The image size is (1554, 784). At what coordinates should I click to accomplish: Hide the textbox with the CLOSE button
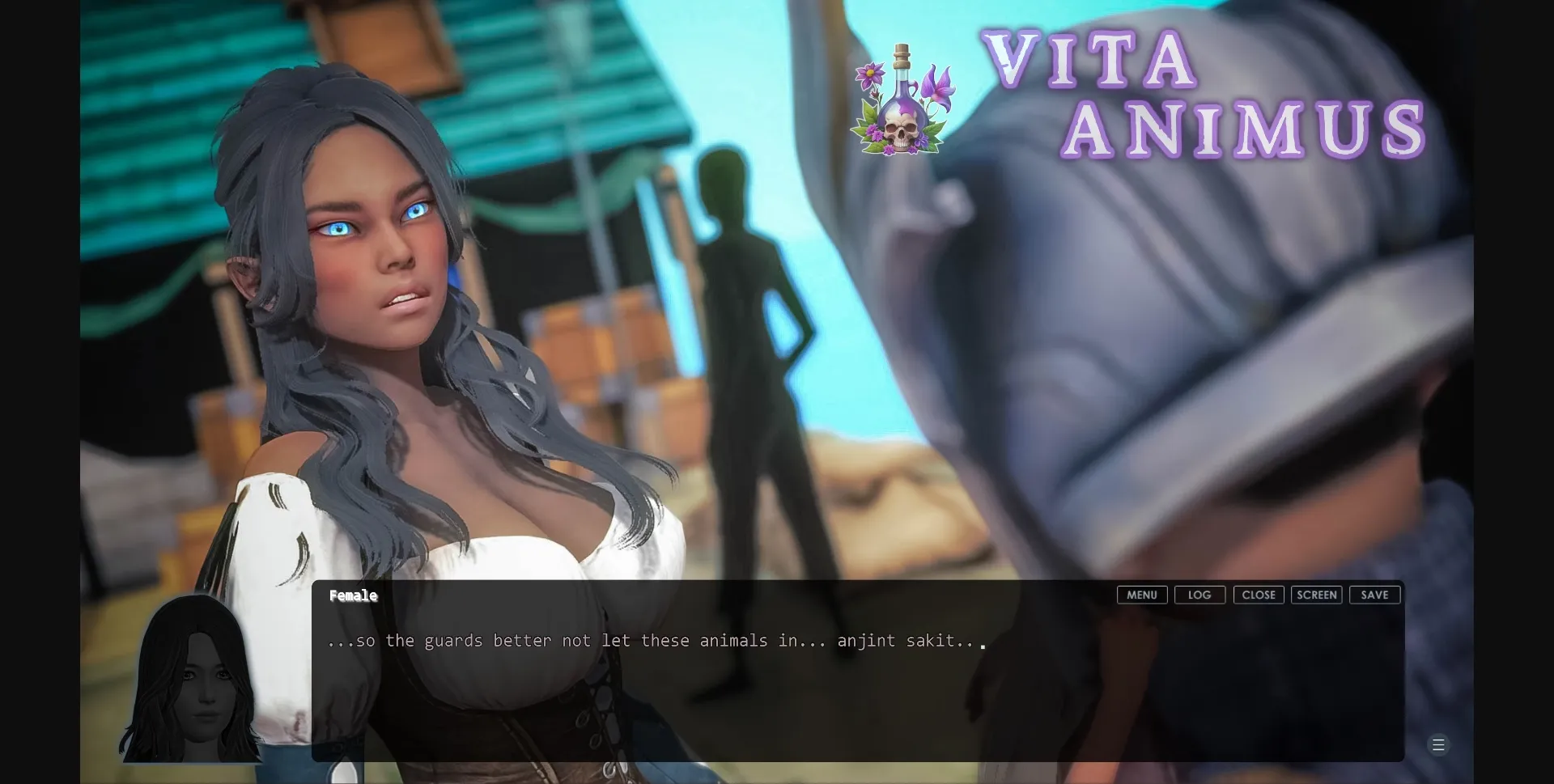click(x=1259, y=595)
